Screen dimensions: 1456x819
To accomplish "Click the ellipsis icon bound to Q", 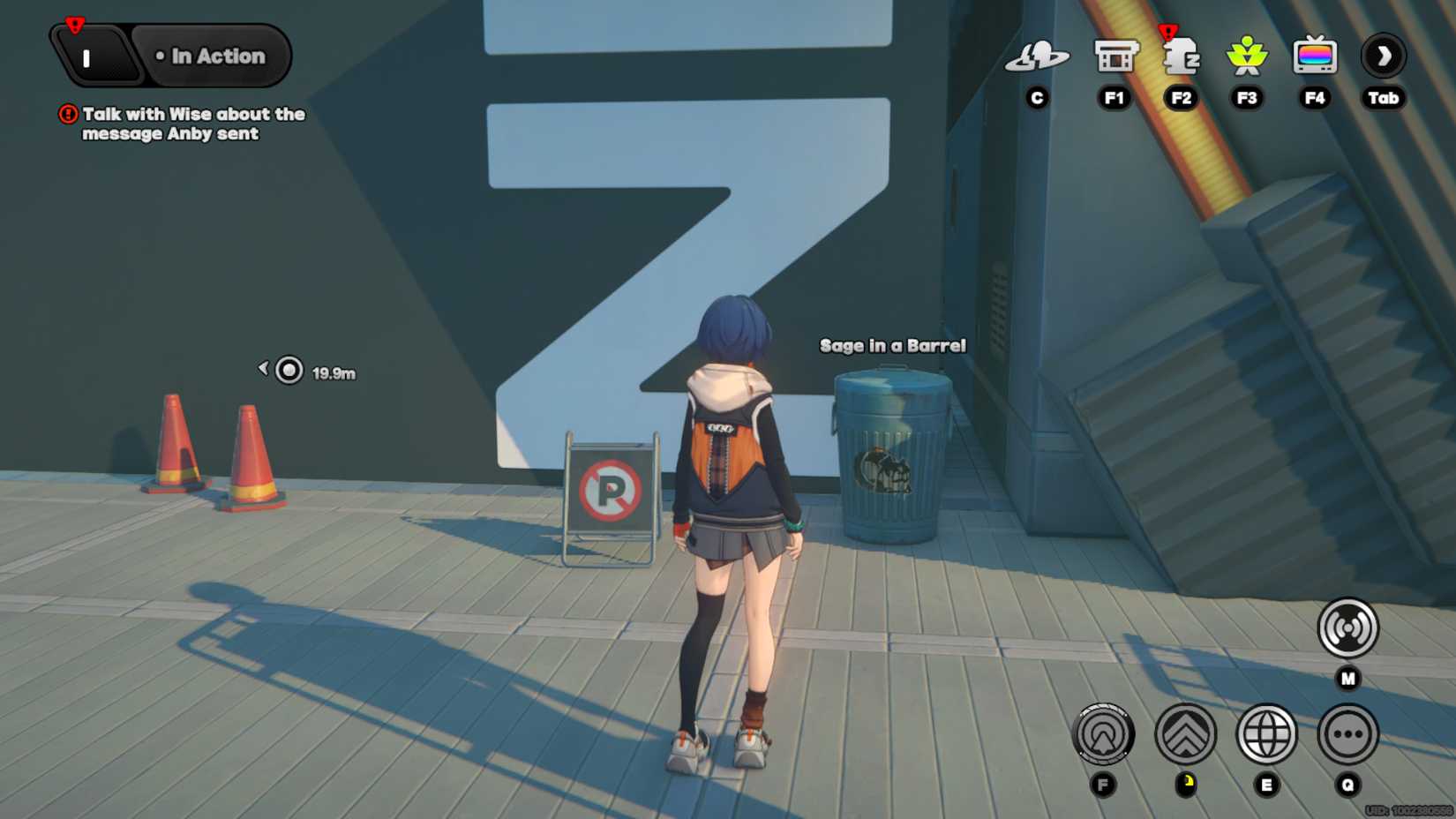I will 1348,733.
